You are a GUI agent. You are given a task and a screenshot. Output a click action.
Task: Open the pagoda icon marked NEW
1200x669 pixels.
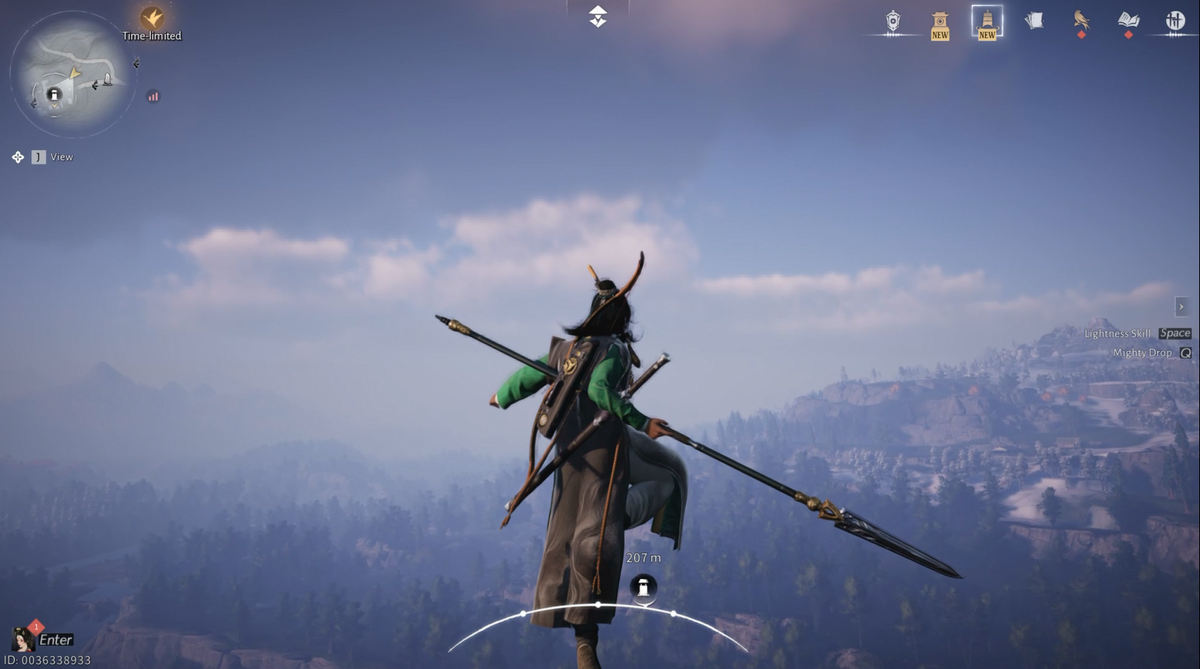click(x=940, y=23)
